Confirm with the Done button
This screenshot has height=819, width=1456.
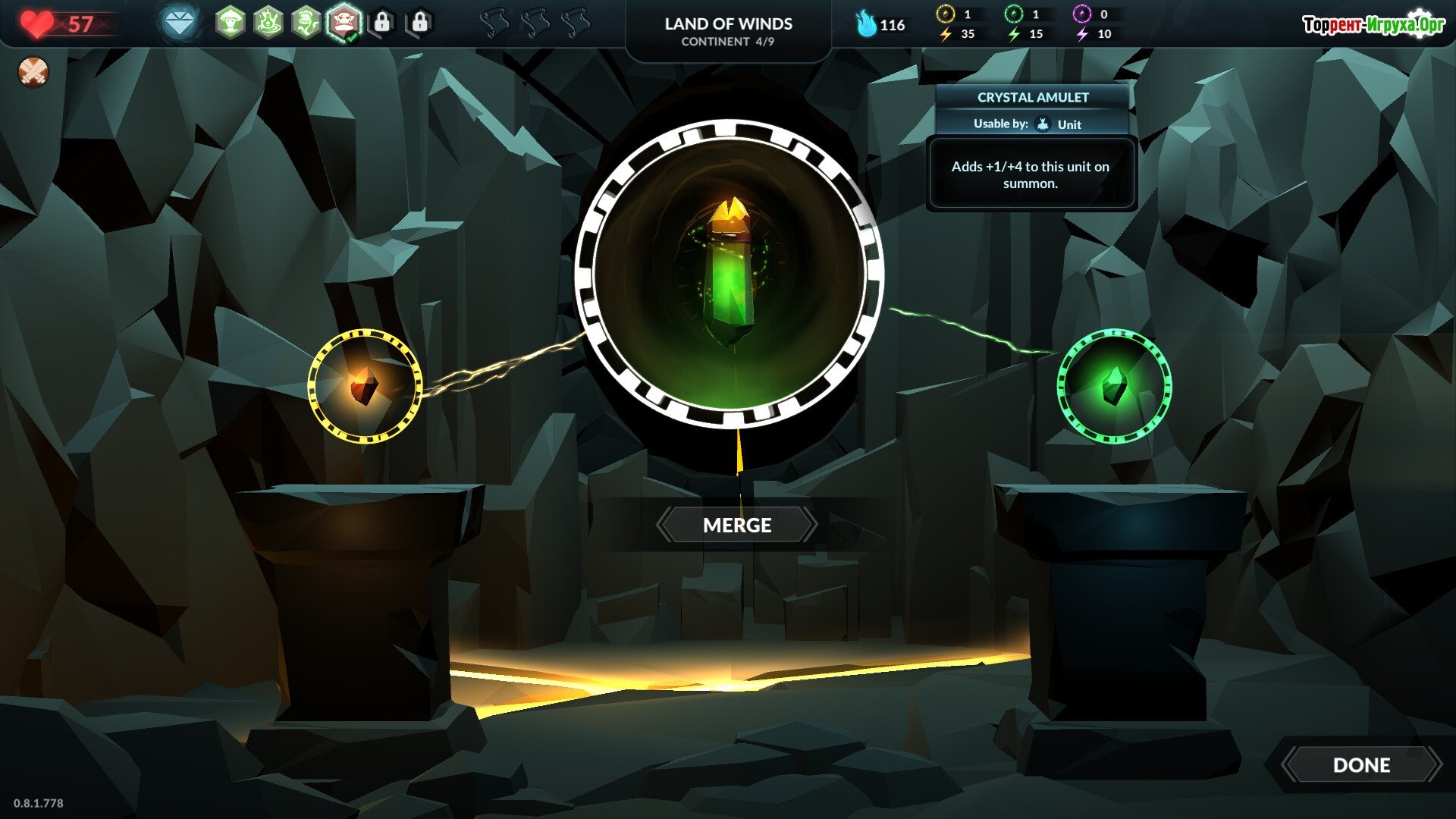1361,764
